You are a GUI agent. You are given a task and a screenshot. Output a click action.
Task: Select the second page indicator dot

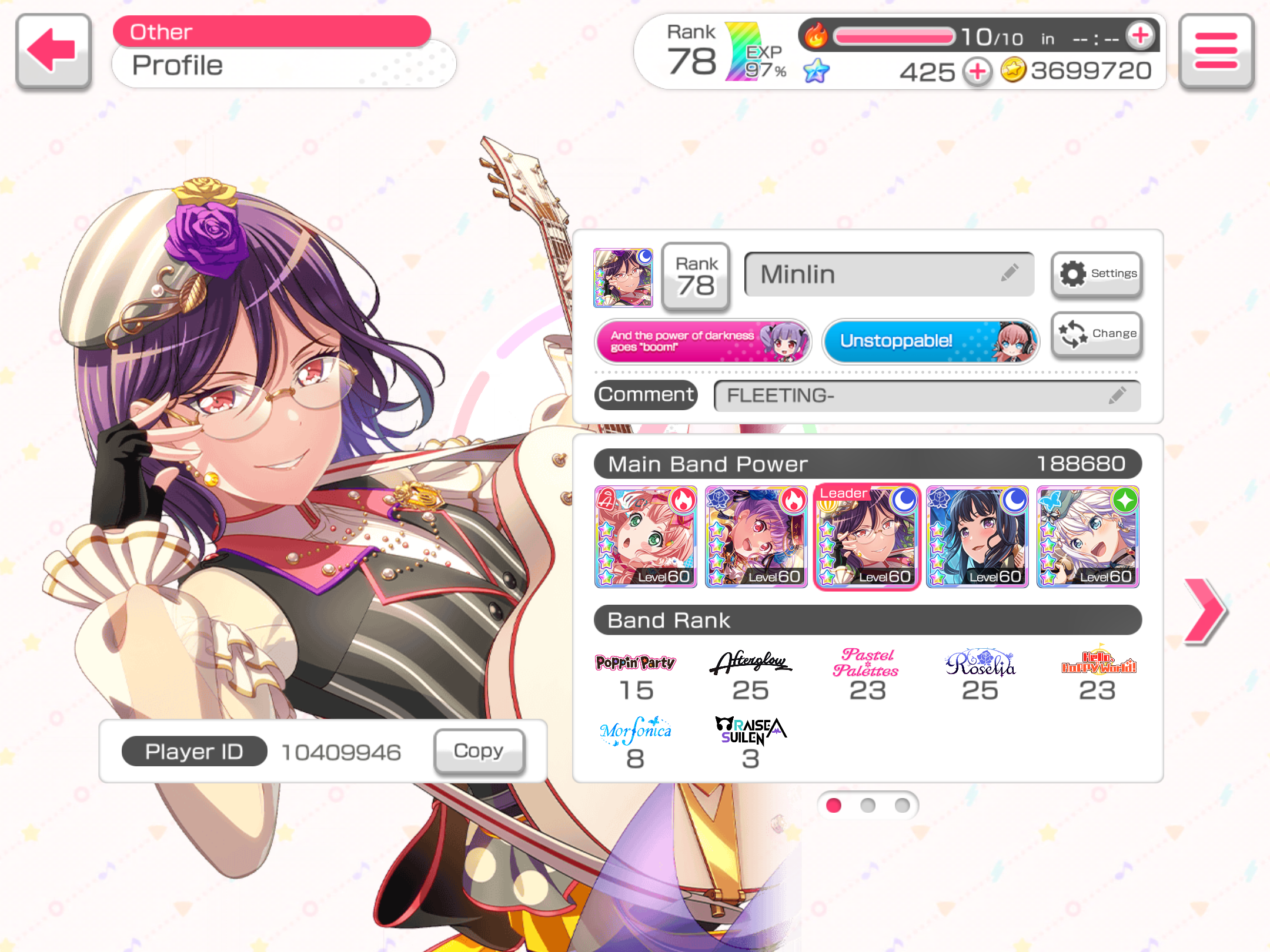pos(868,805)
